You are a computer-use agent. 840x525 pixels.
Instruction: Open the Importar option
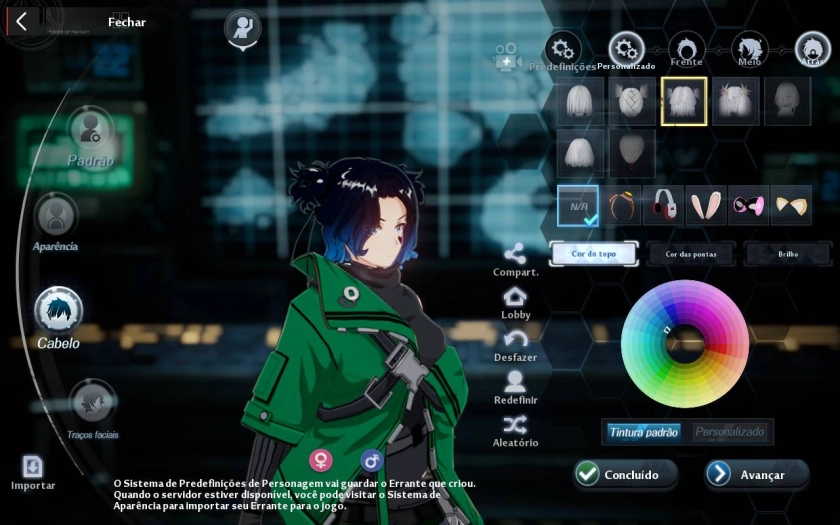[33, 469]
